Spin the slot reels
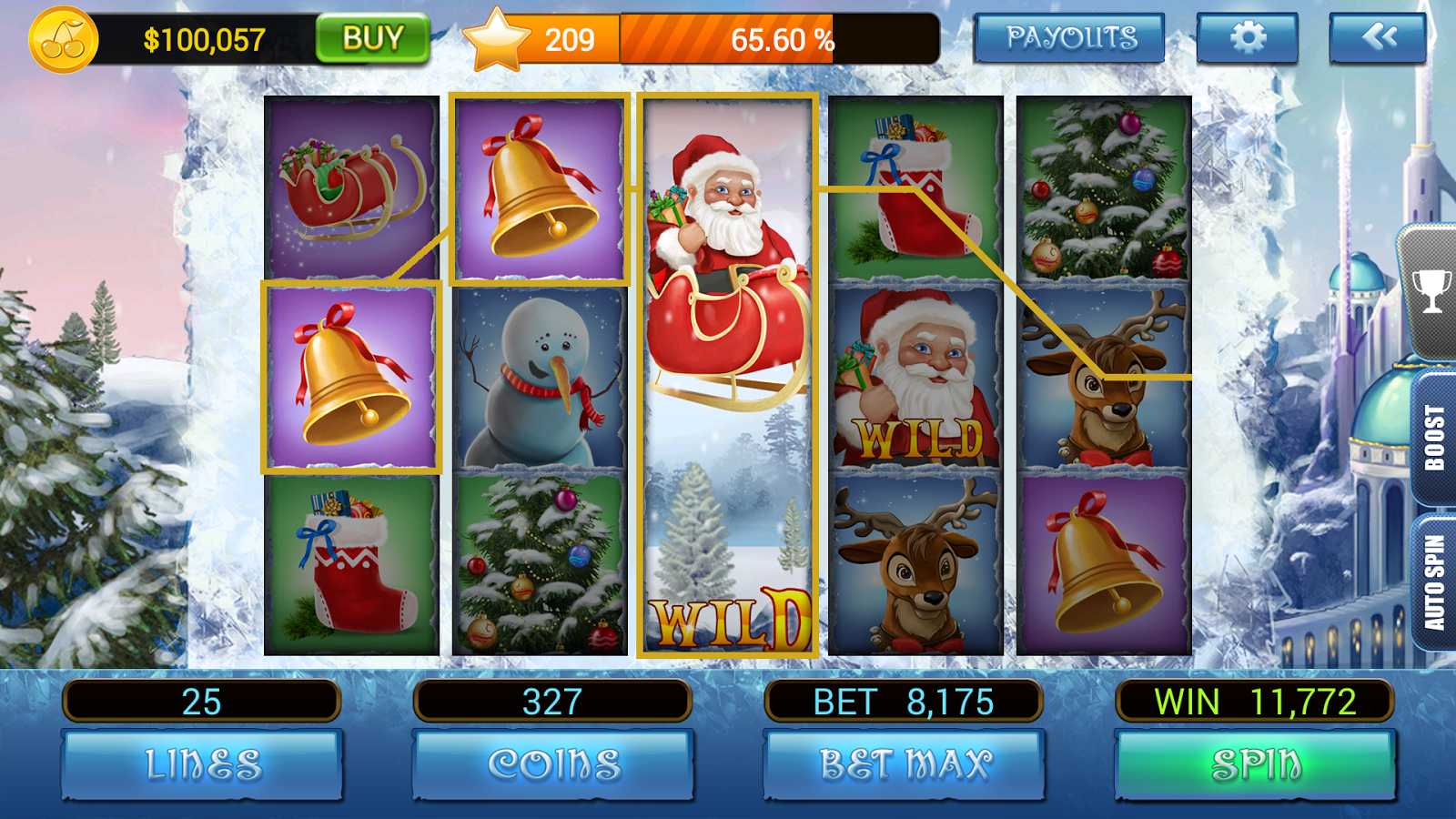1456x819 pixels. pyautogui.click(x=1255, y=764)
